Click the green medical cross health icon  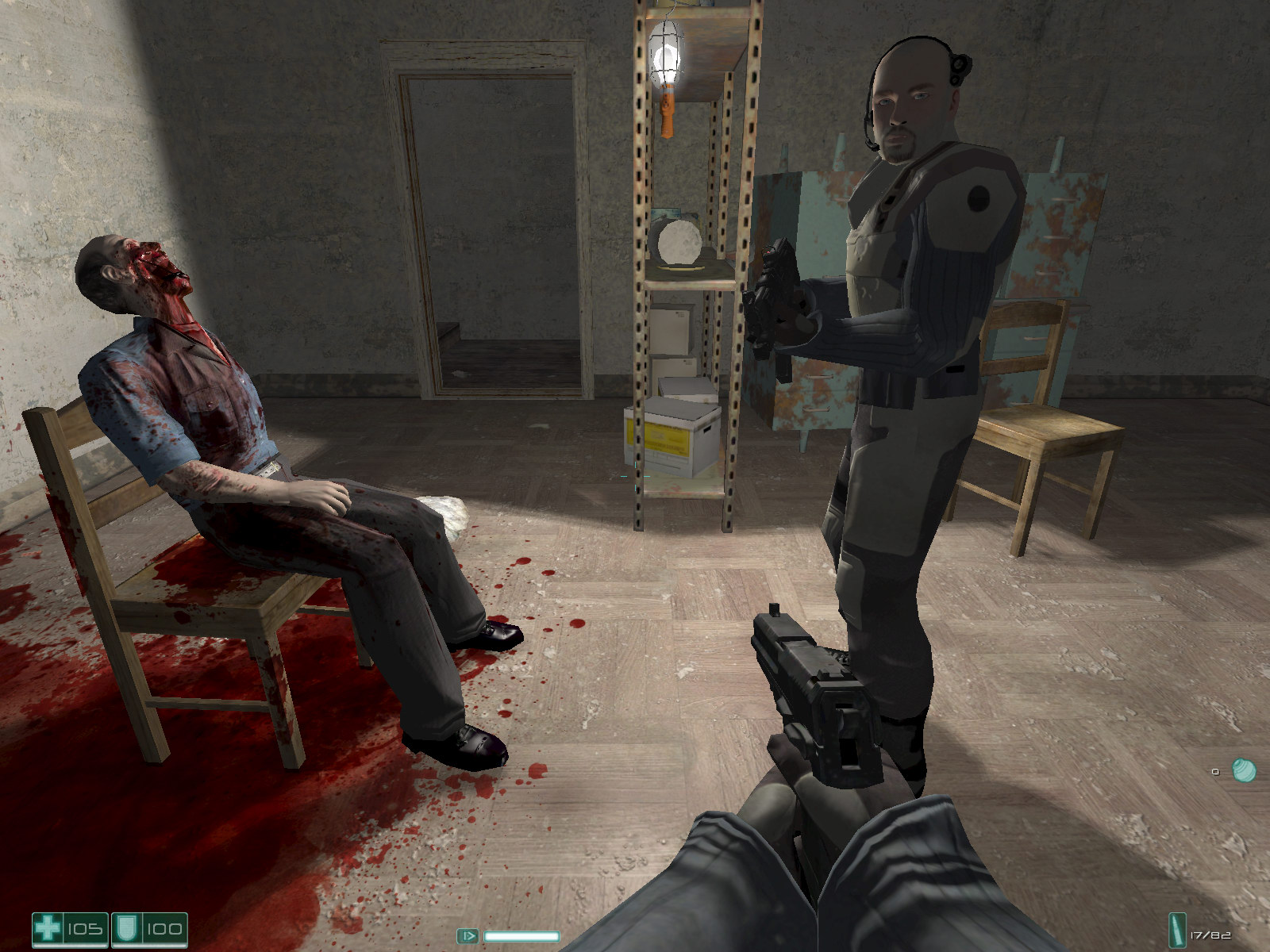click(x=47, y=928)
